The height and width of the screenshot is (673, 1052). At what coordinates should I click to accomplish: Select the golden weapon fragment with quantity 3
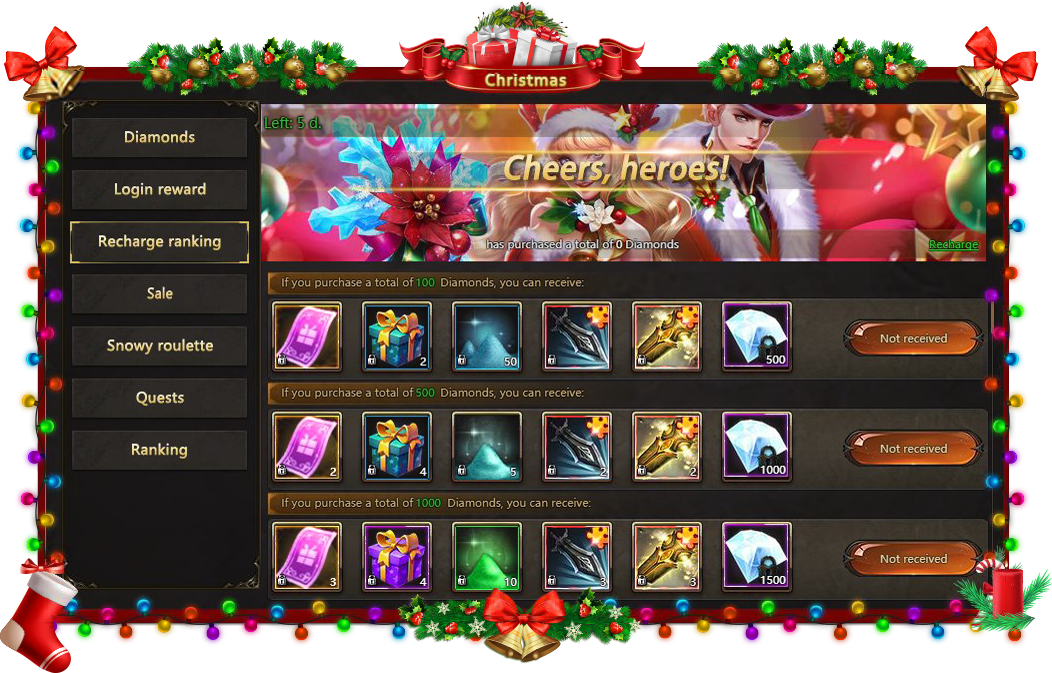pyautogui.click(x=667, y=556)
